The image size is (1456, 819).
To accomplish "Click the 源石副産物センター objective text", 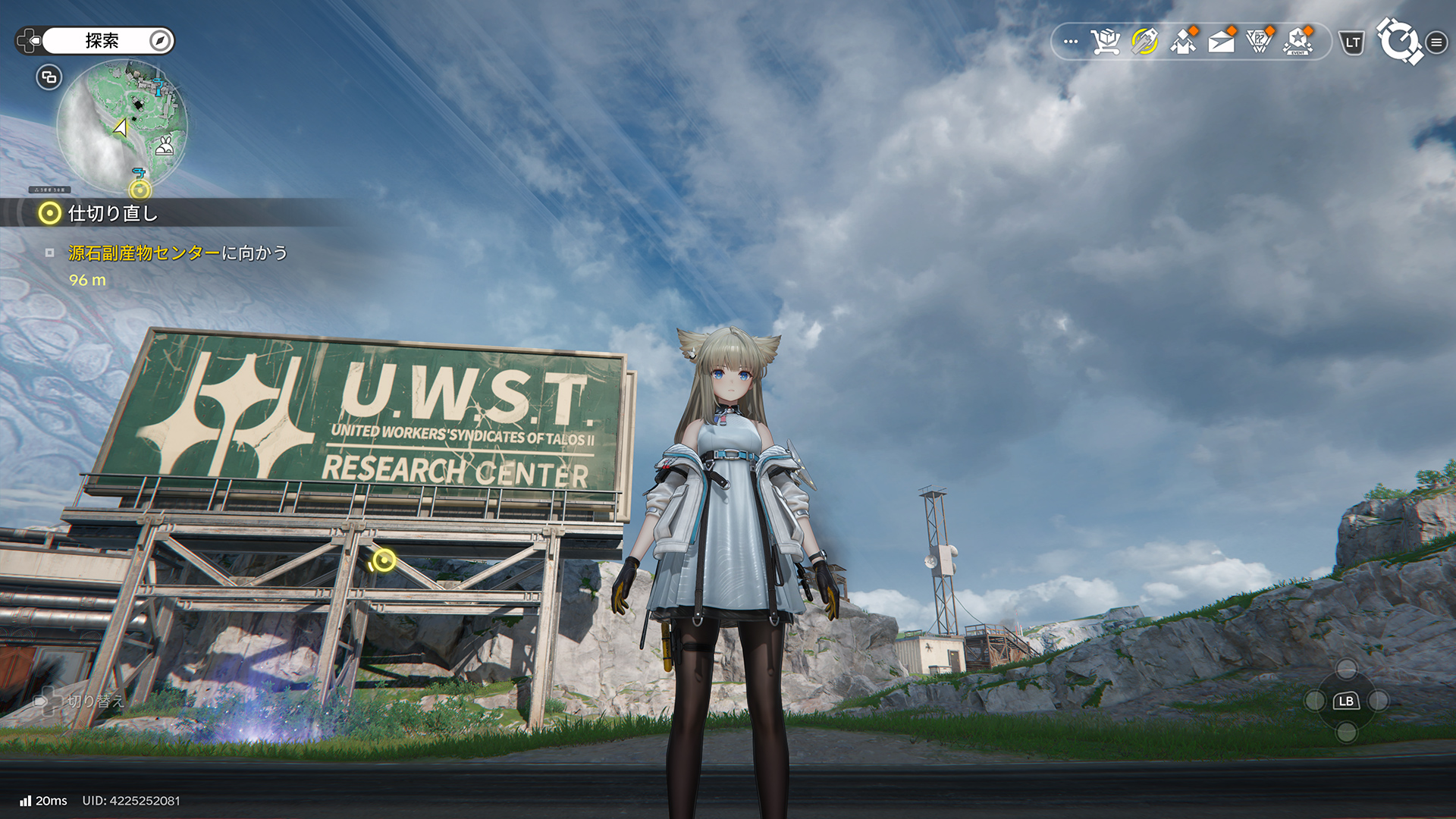I will [x=144, y=253].
